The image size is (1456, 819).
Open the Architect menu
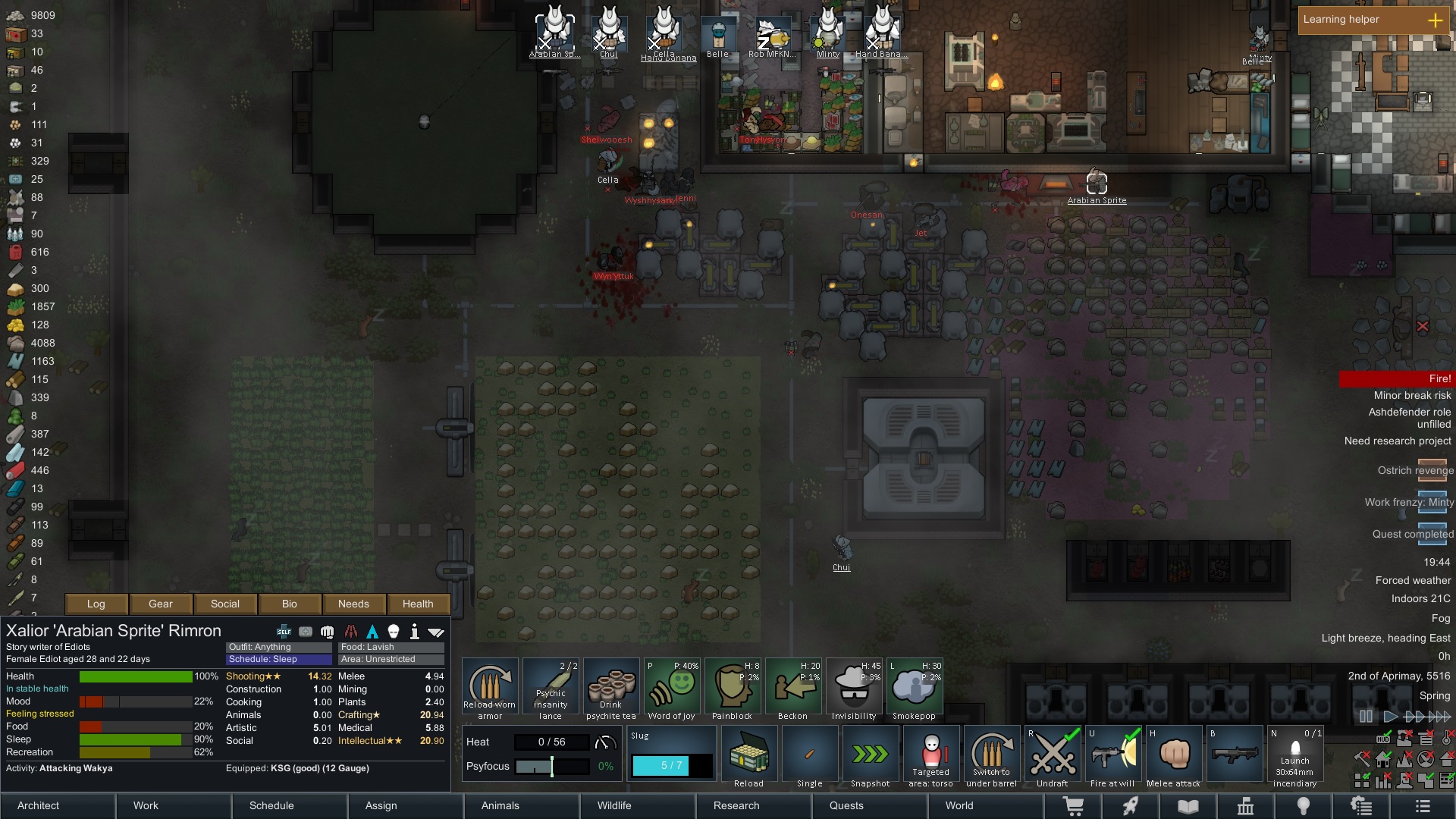pos(37,806)
